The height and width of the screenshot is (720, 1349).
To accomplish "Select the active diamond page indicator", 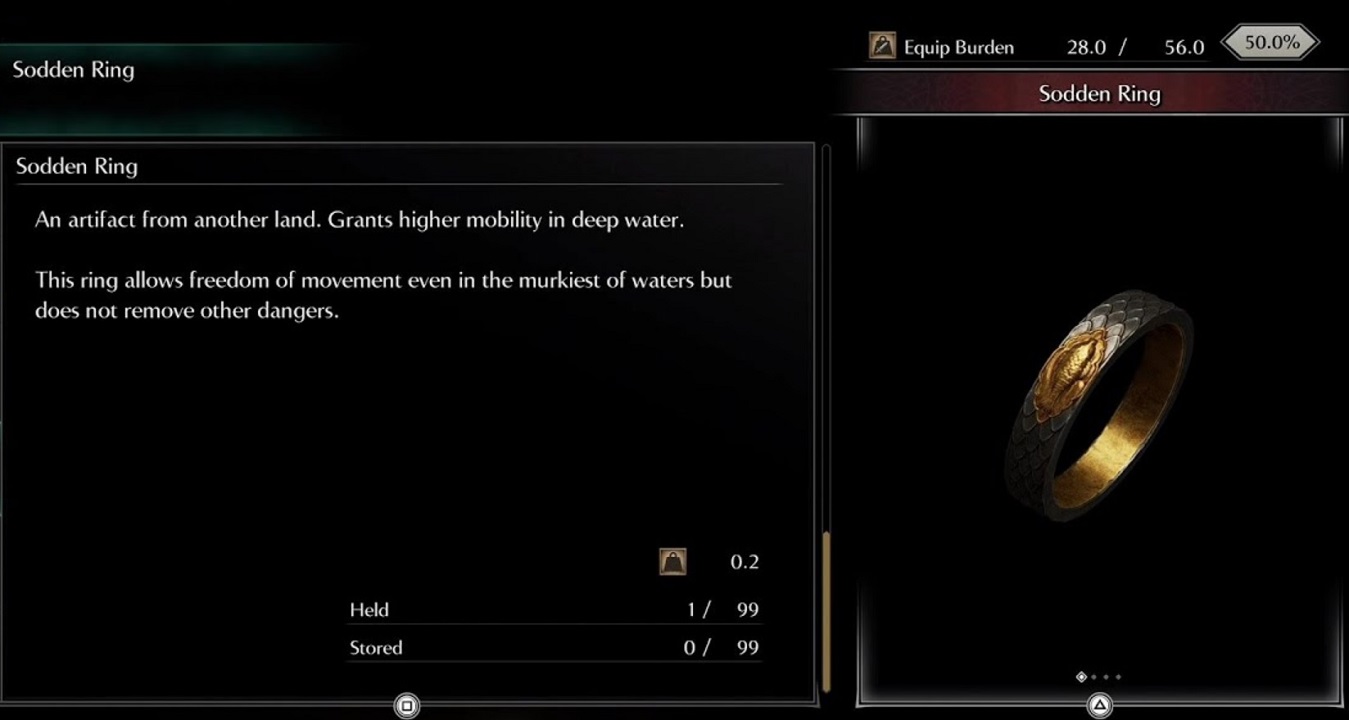I will pyautogui.click(x=1082, y=676).
